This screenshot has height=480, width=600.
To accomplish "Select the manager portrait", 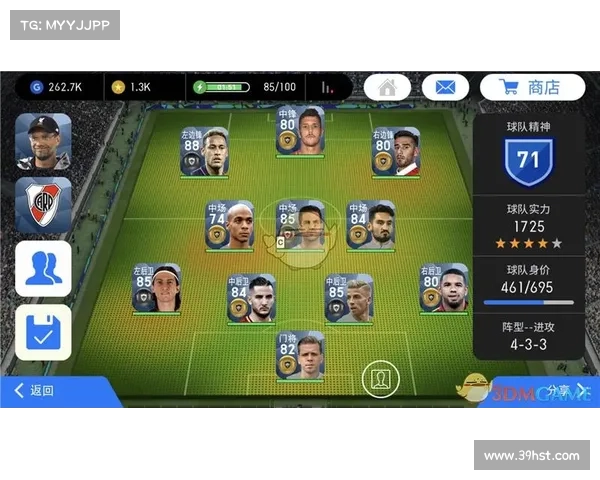I will [x=43, y=141].
